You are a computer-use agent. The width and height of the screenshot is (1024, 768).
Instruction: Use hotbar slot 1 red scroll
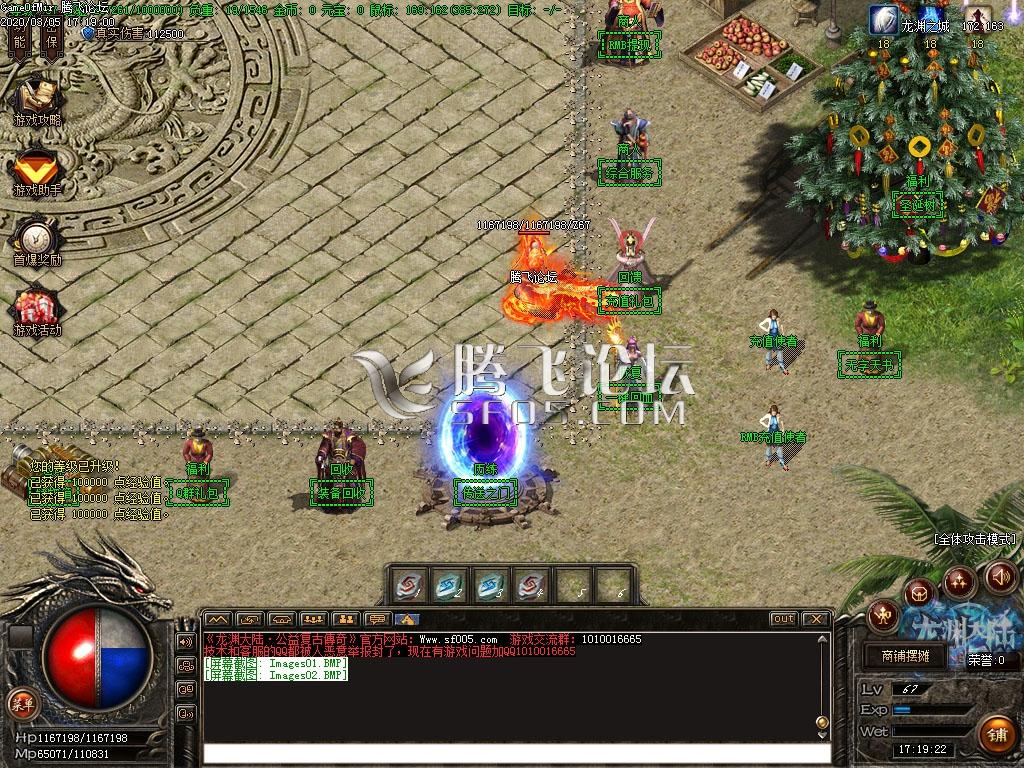coord(408,585)
